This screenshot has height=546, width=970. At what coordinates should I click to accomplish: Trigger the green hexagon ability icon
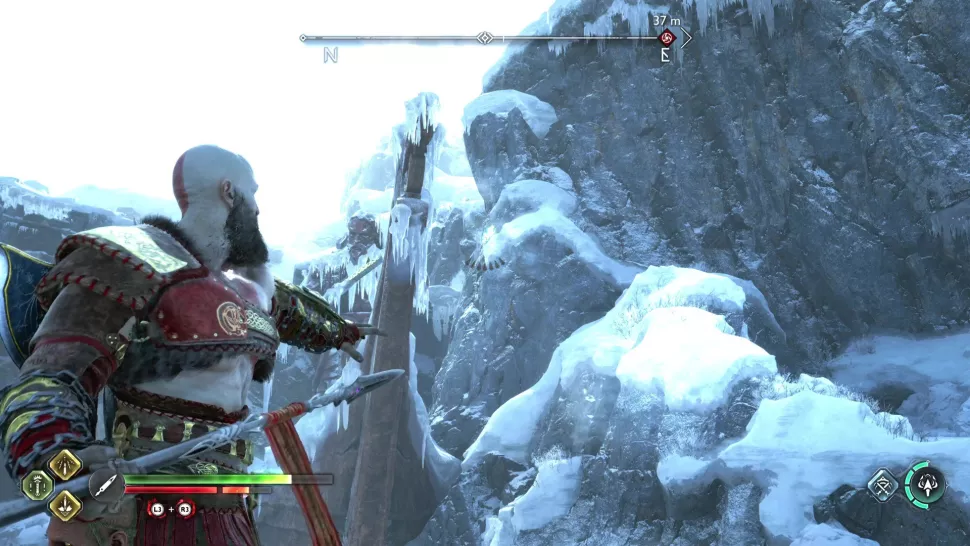(x=38, y=485)
